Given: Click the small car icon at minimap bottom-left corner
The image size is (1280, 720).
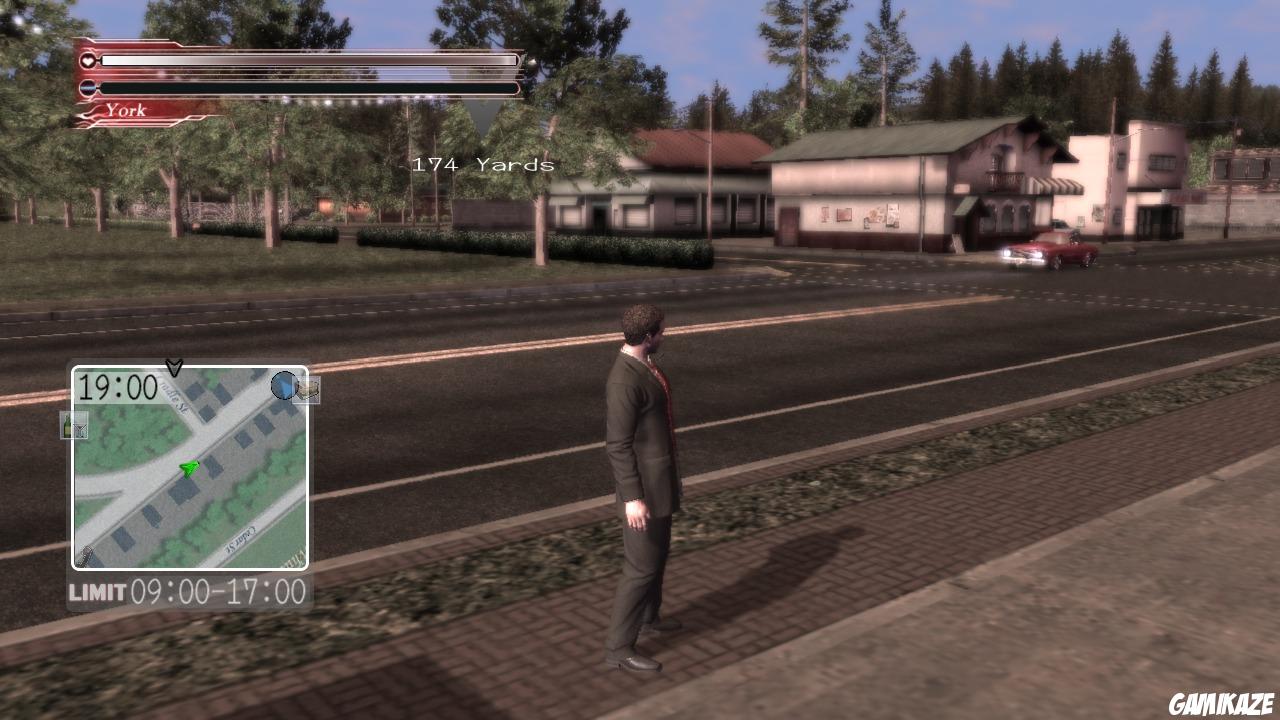Looking at the screenshot, I should tap(85, 554).
